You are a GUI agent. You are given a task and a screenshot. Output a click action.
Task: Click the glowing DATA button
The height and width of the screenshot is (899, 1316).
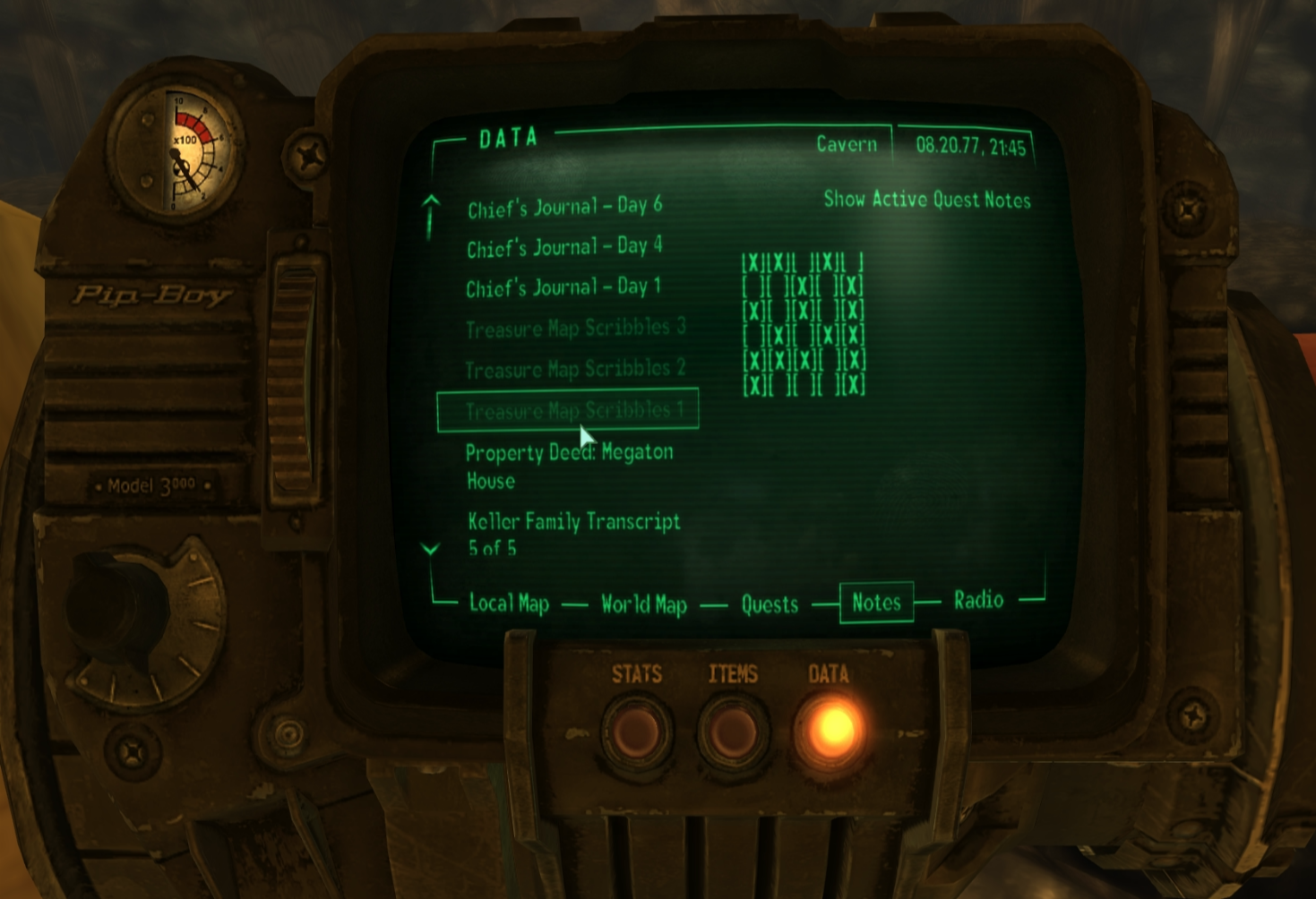(x=830, y=730)
